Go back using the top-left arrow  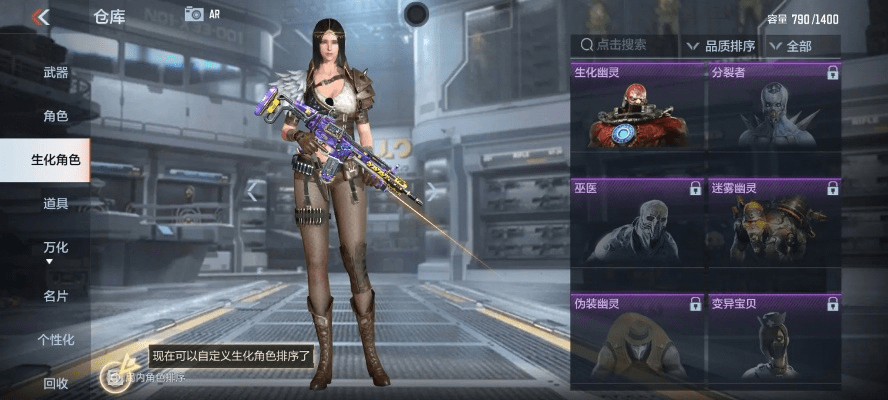(x=41, y=17)
